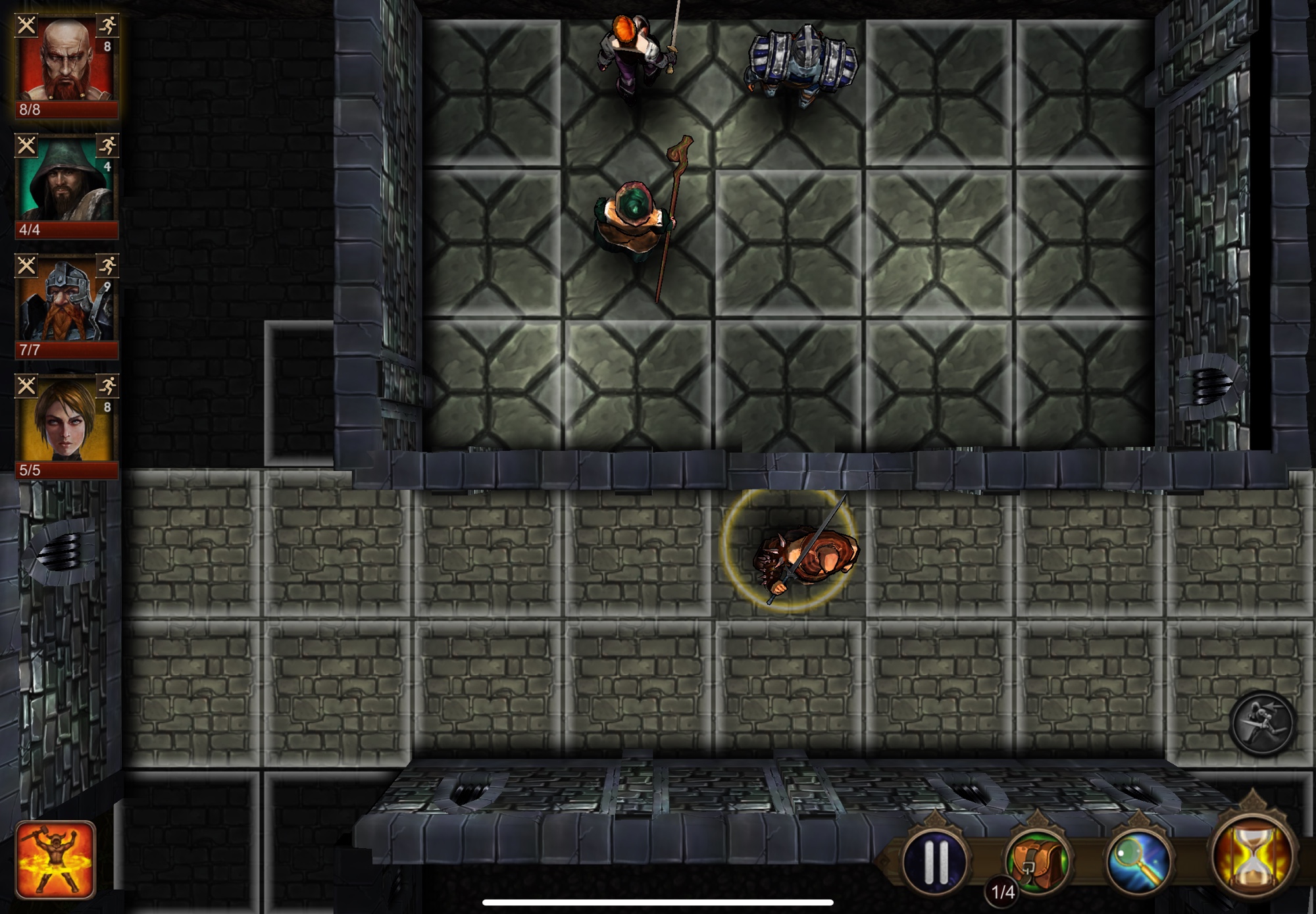The width and height of the screenshot is (1316, 914).
Task: End turn with the hourglass button
Action: (x=1252, y=857)
